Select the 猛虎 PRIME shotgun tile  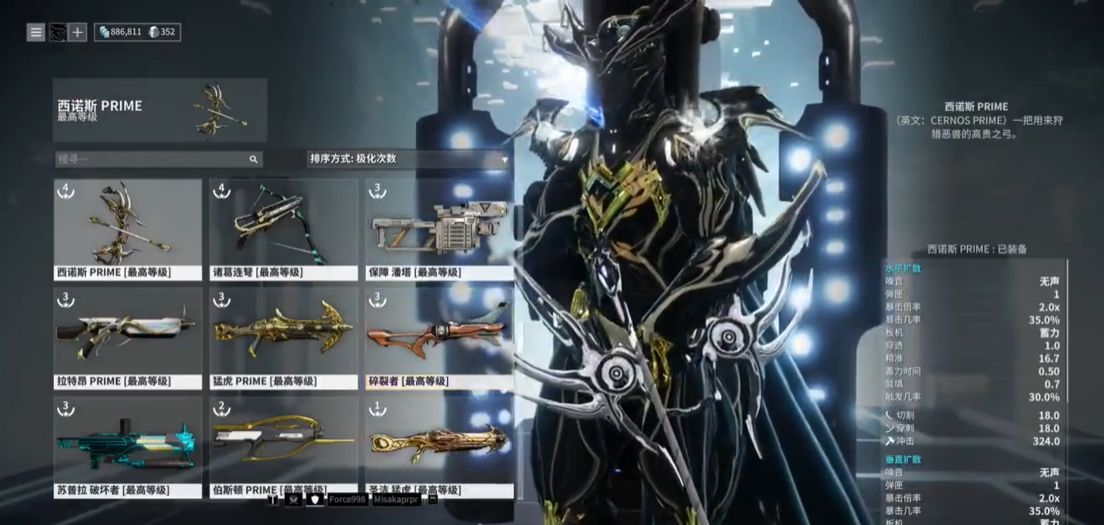click(x=283, y=338)
